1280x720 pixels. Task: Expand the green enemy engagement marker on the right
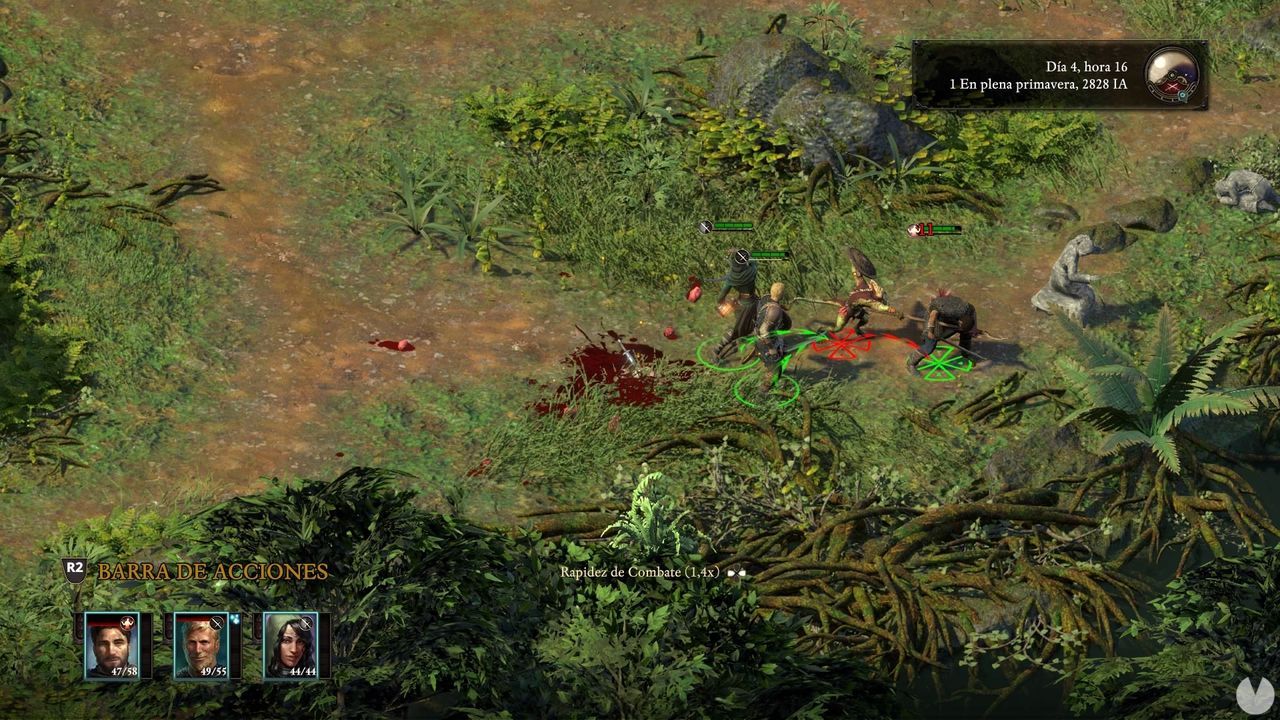pos(938,363)
